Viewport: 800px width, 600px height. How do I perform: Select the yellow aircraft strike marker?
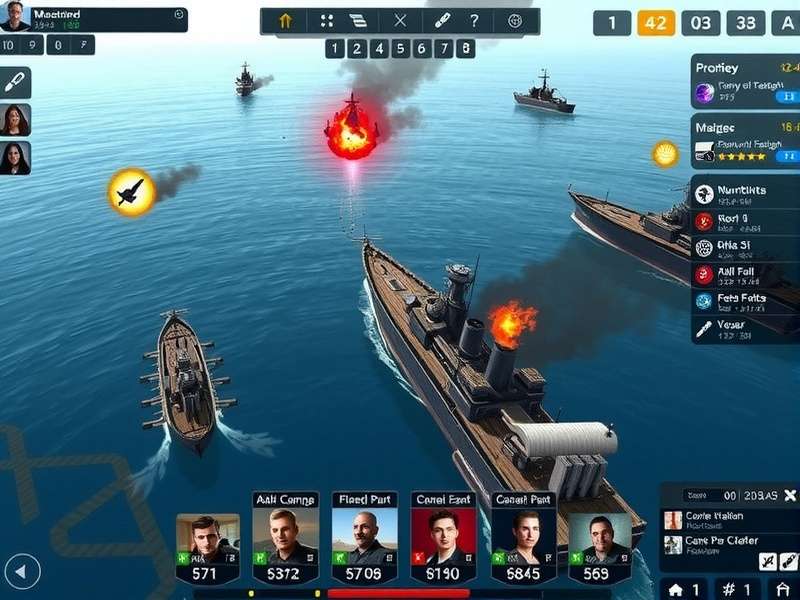click(131, 191)
